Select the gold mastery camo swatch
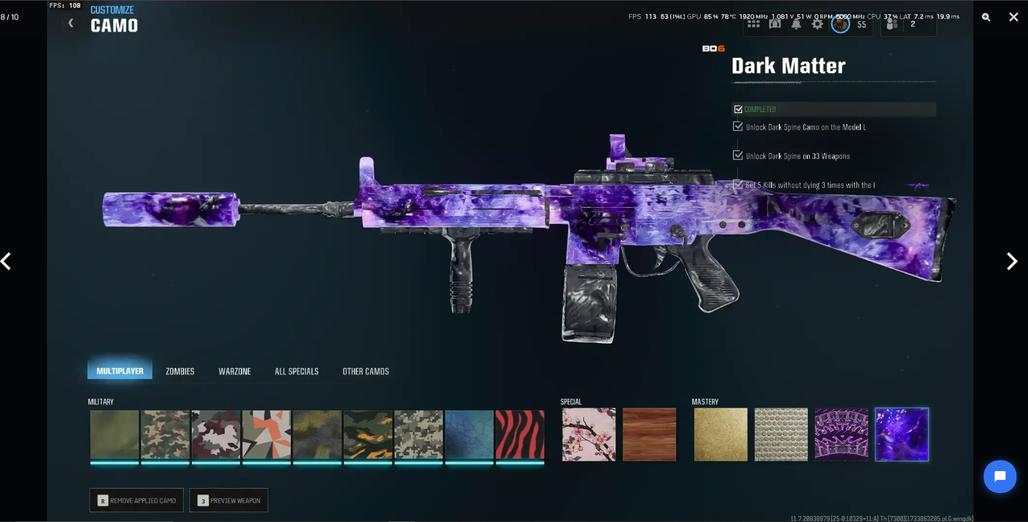Image resolution: width=1028 pixels, height=522 pixels. pyautogui.click(x=720, y=434)
